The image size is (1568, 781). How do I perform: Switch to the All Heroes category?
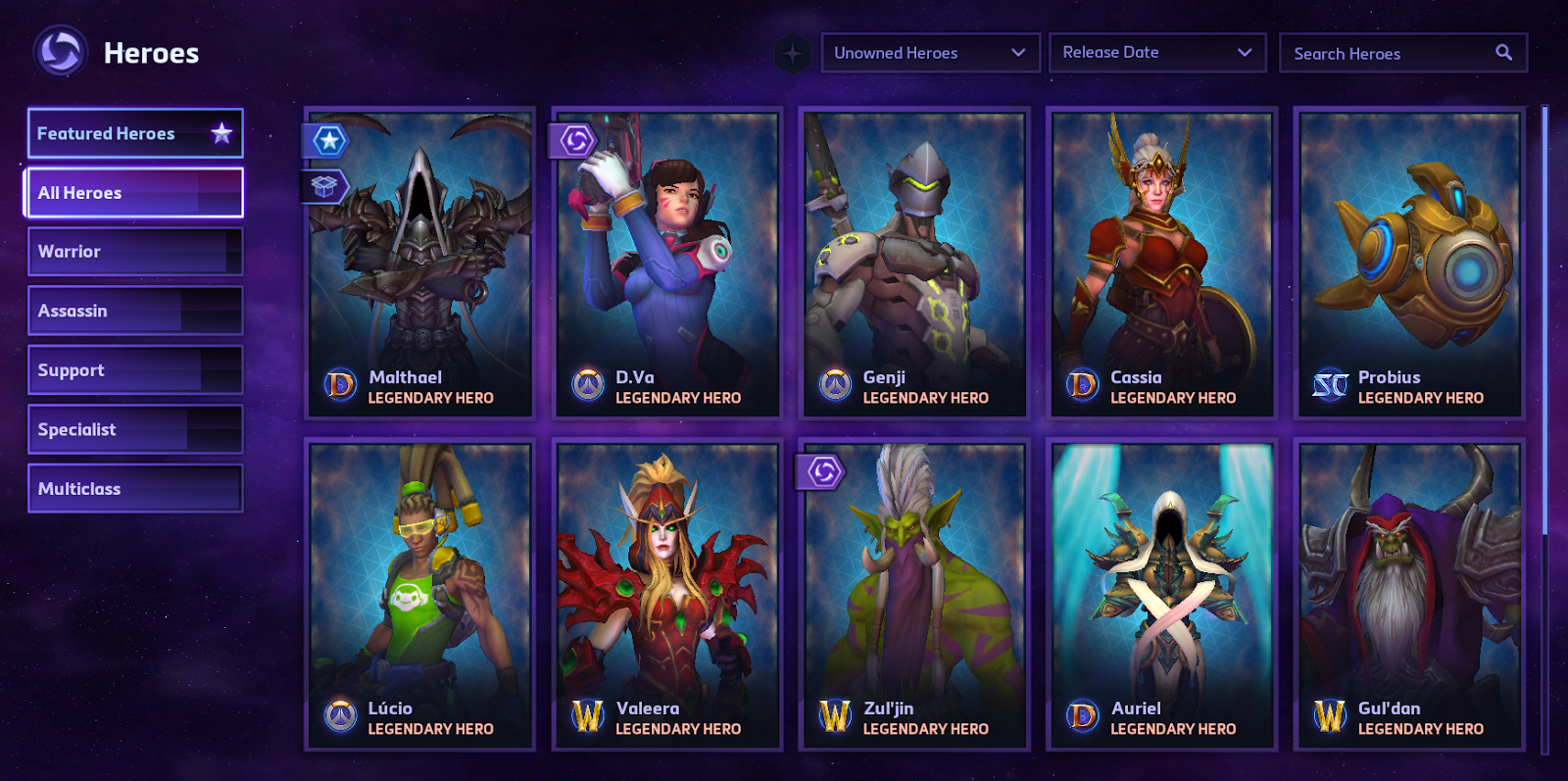[134, 193]
